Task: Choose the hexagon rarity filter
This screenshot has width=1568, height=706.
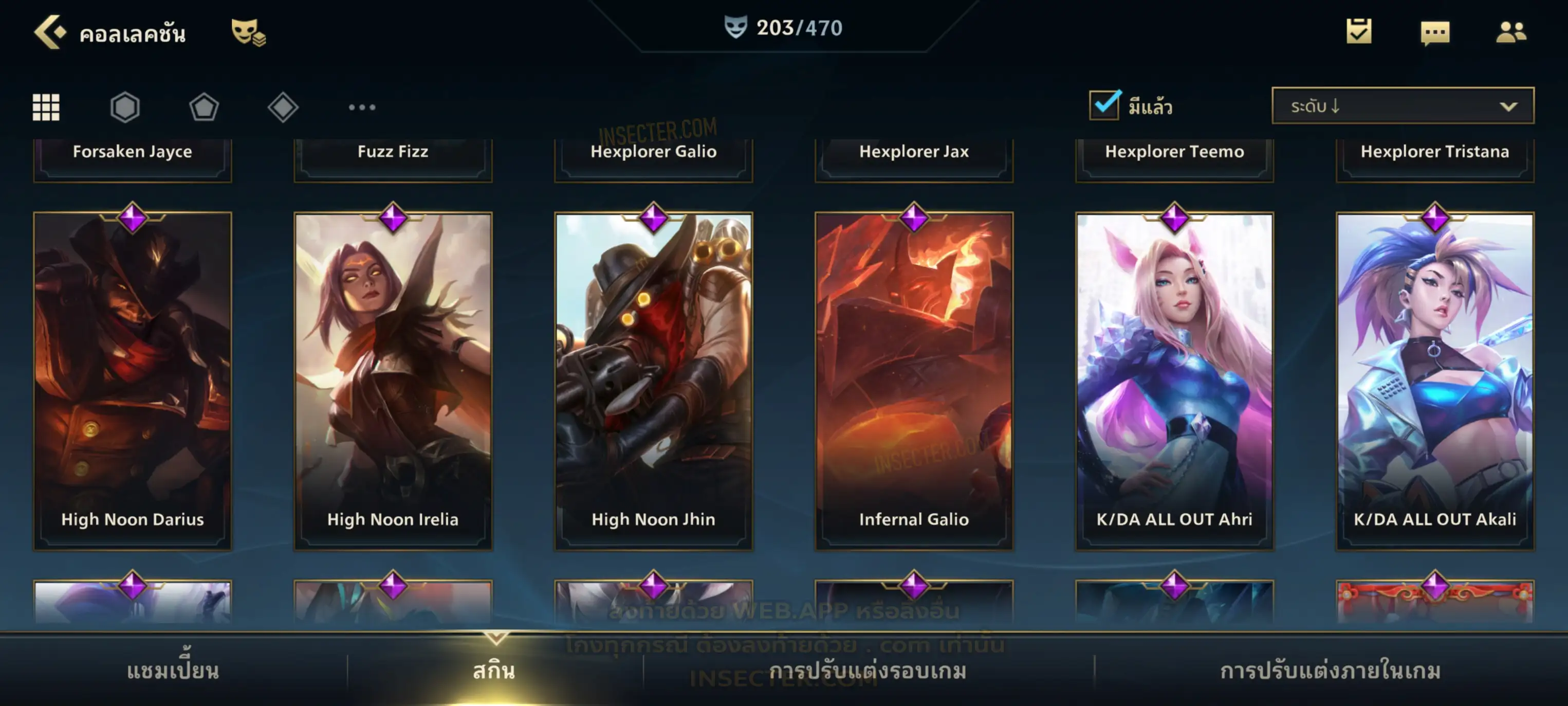Action: tap(125, 107)
